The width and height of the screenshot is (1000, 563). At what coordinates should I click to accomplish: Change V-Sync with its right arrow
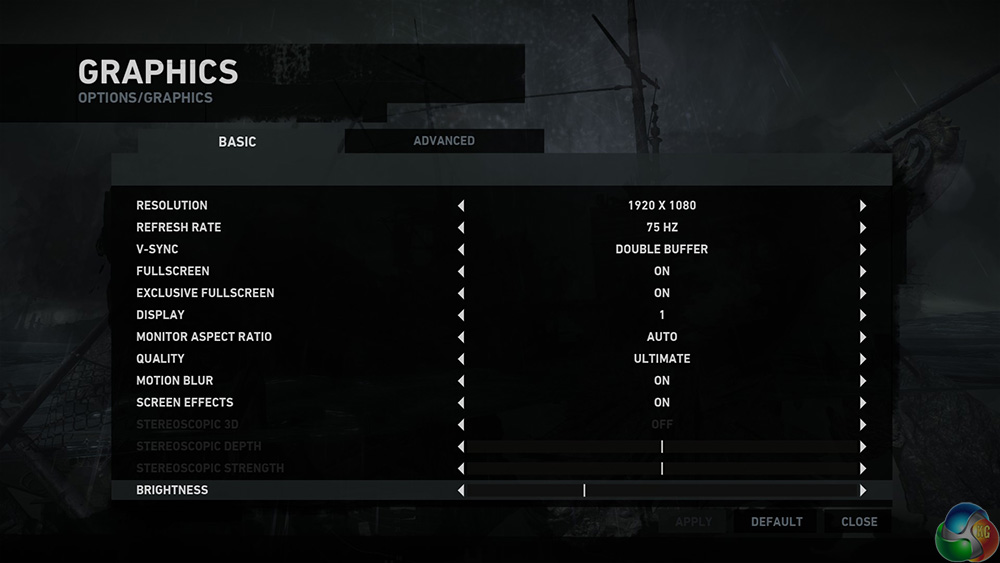pyautogui.click(x=862, y=250)
